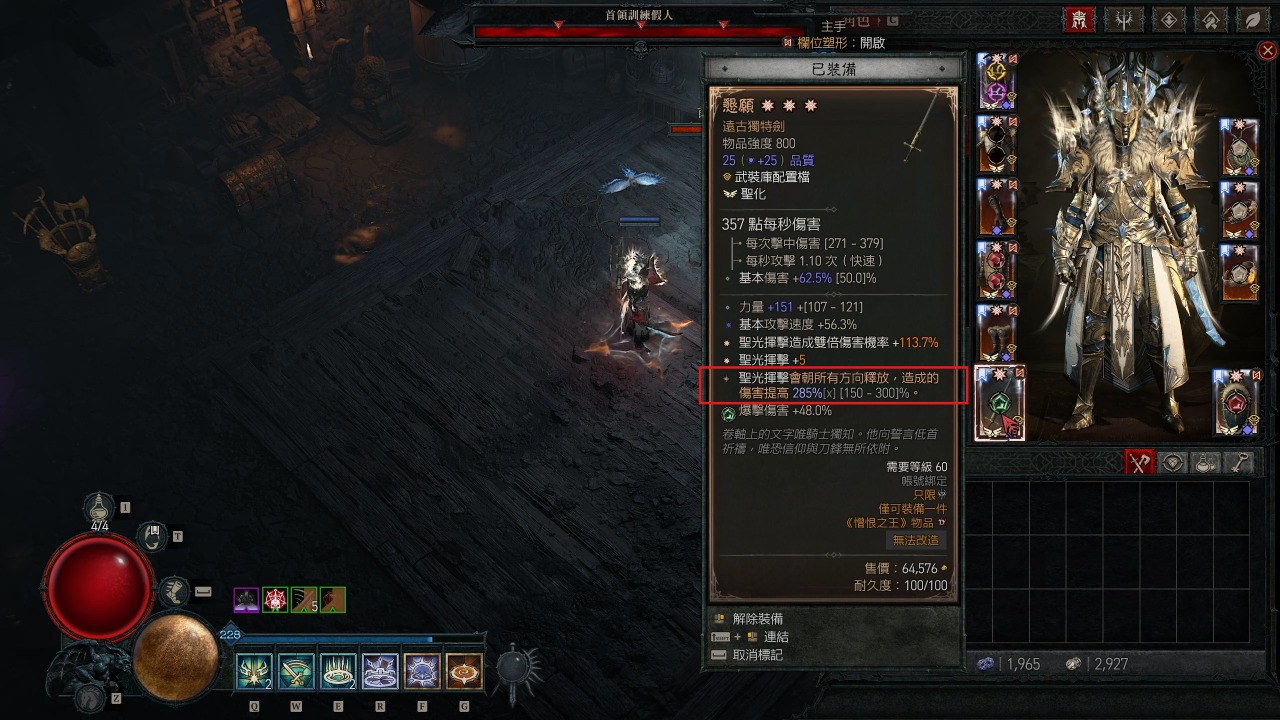Select the equipped amulet slot
This screenshot has height=720, width=1280.
coord(1240,146)
